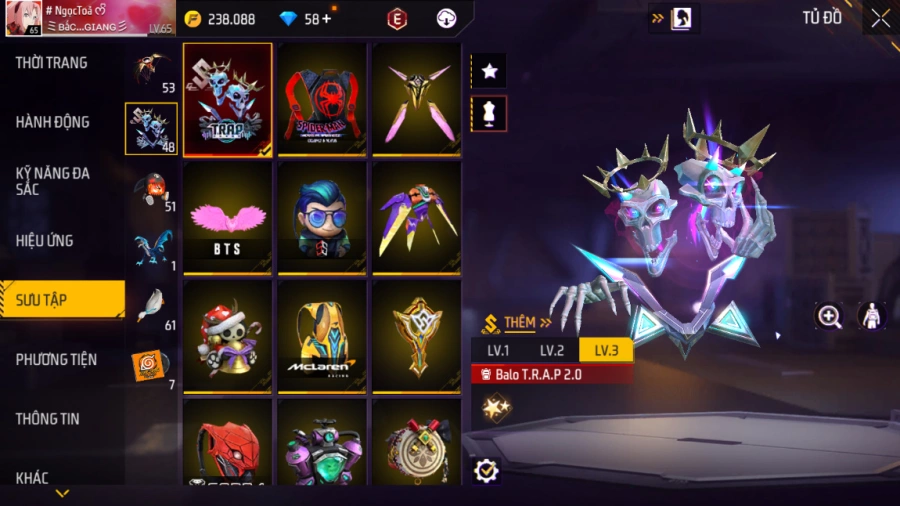
Task: Toggle the star favorites filter
Action: pos(489,71)
